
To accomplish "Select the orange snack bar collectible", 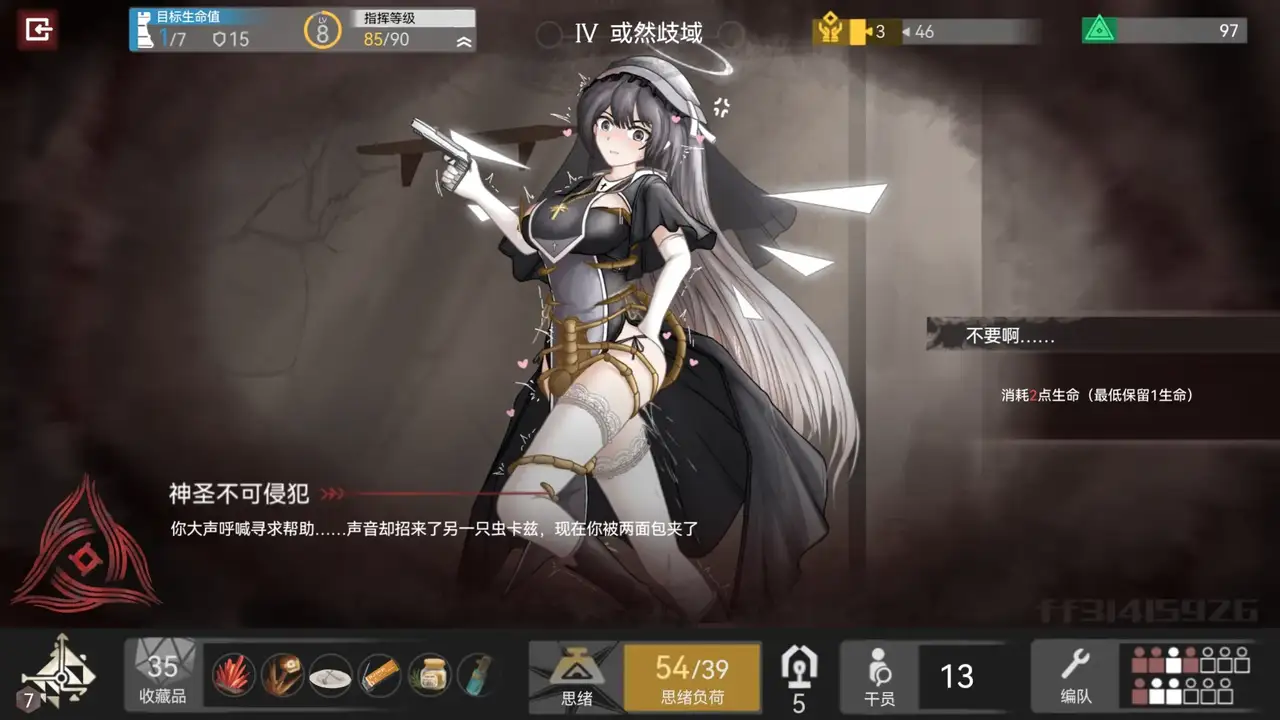I will pyautogui.click(x=380, y=676).
